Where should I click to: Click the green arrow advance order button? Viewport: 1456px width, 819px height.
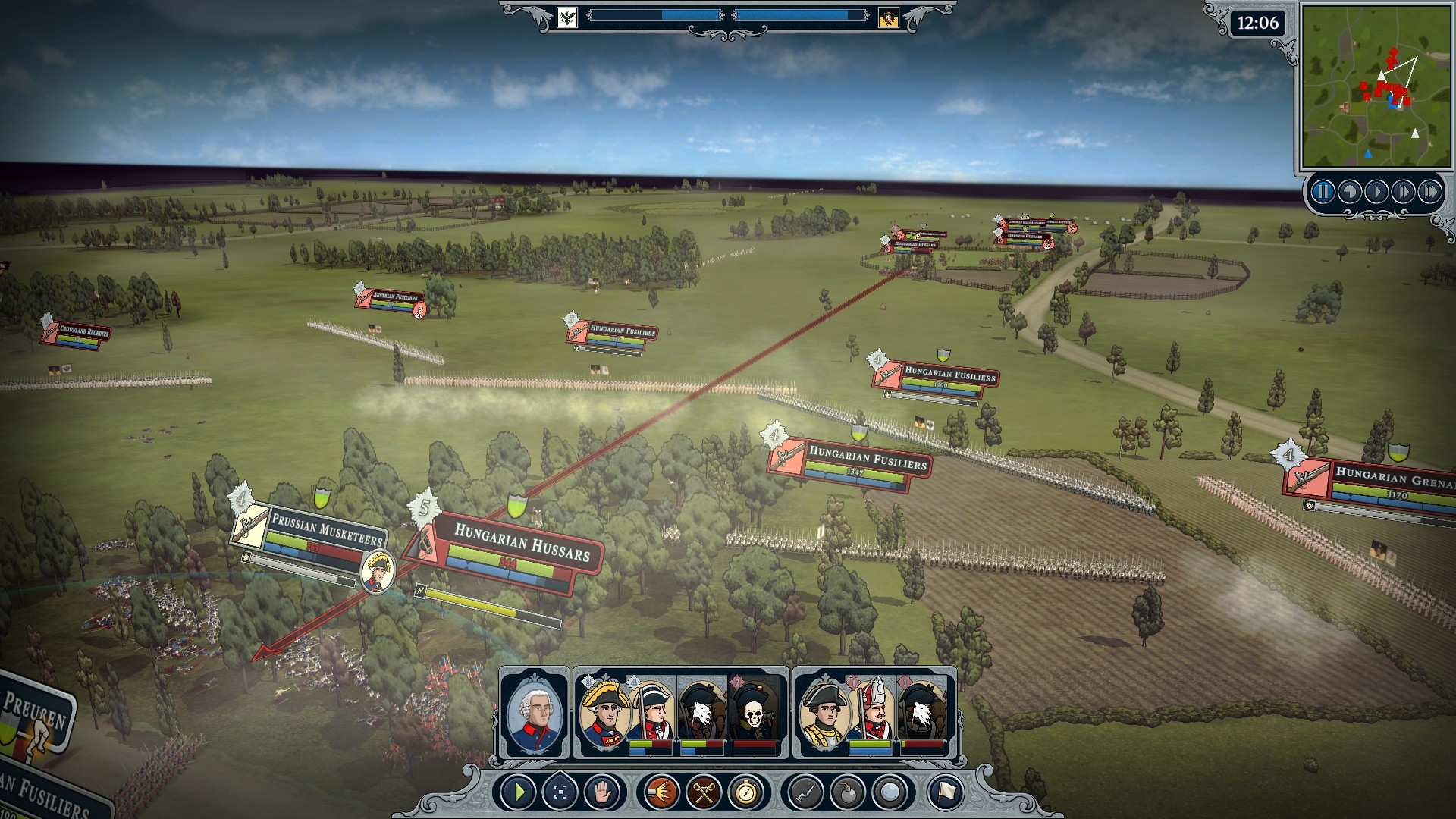point(519,793)
